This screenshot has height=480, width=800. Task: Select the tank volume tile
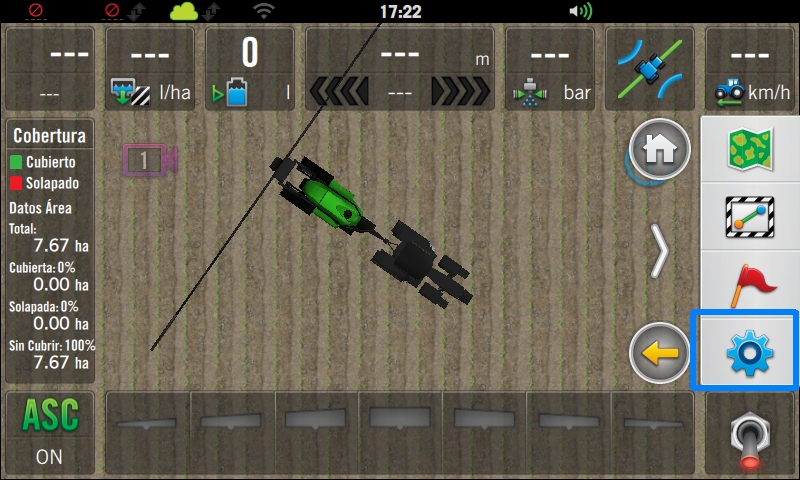click(250, 69)
